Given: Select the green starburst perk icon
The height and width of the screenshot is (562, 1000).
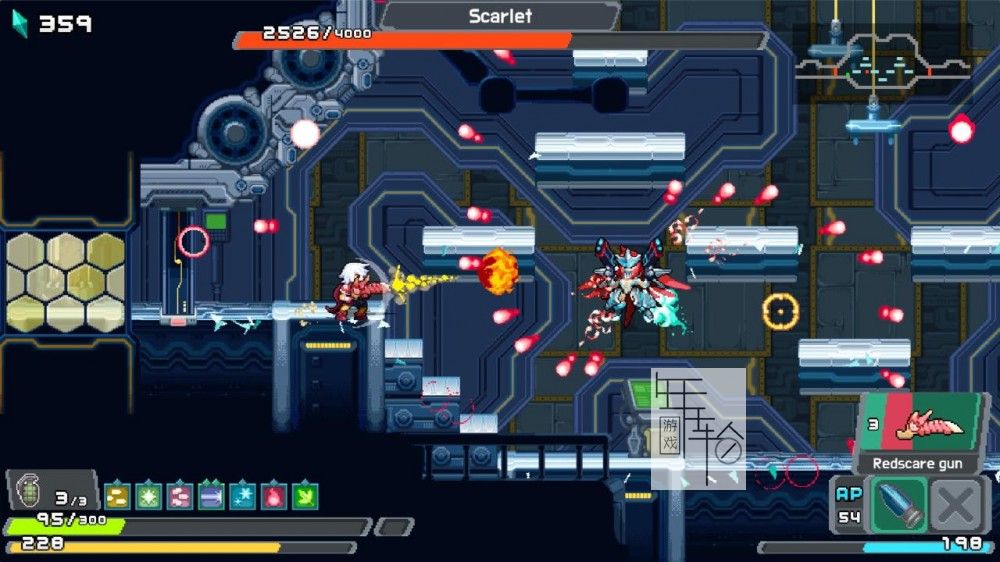Looking at the screenshot, I should click(x=148, y=496).
